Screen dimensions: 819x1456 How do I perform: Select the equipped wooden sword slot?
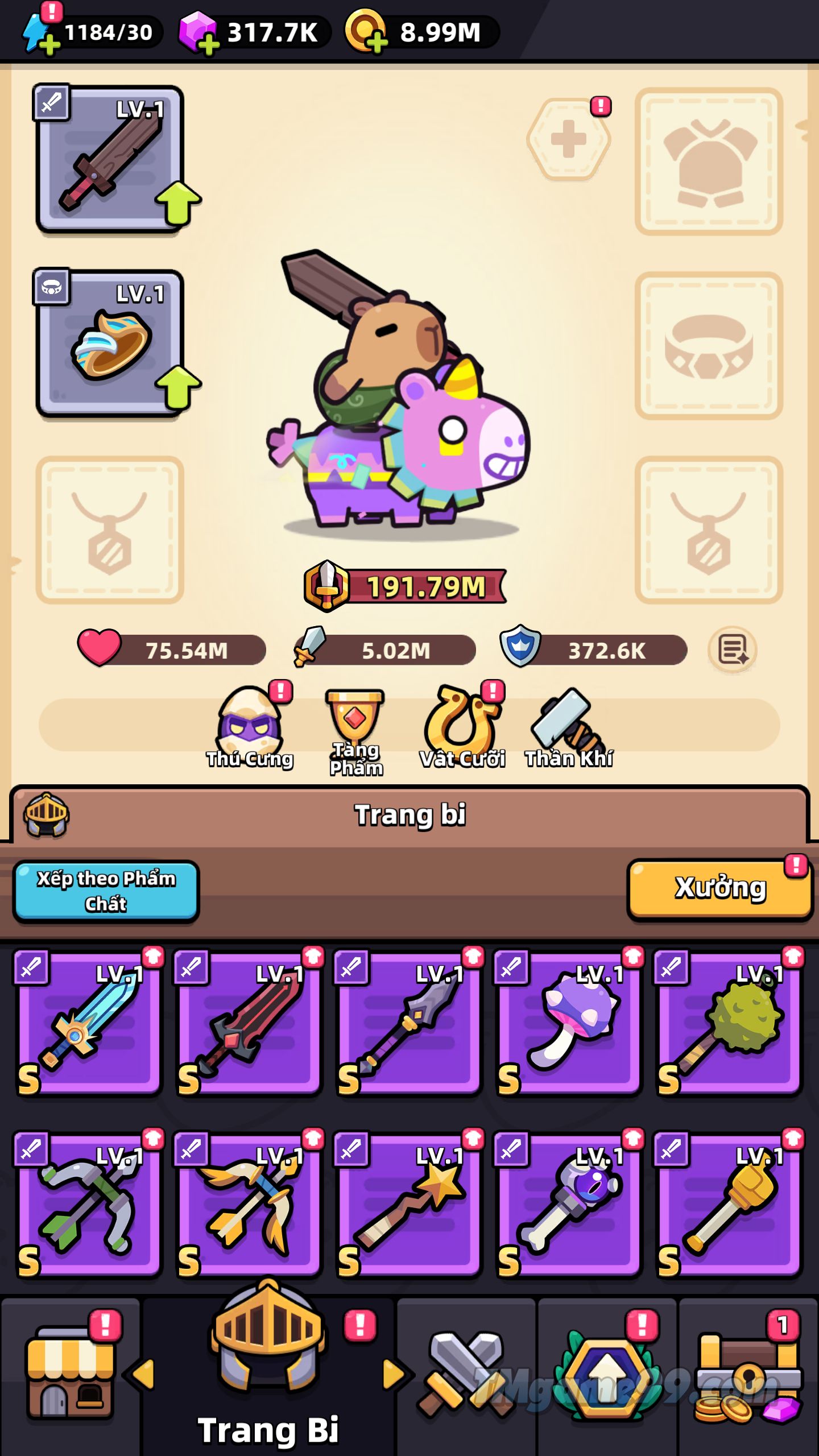click(x=110, y=159)
